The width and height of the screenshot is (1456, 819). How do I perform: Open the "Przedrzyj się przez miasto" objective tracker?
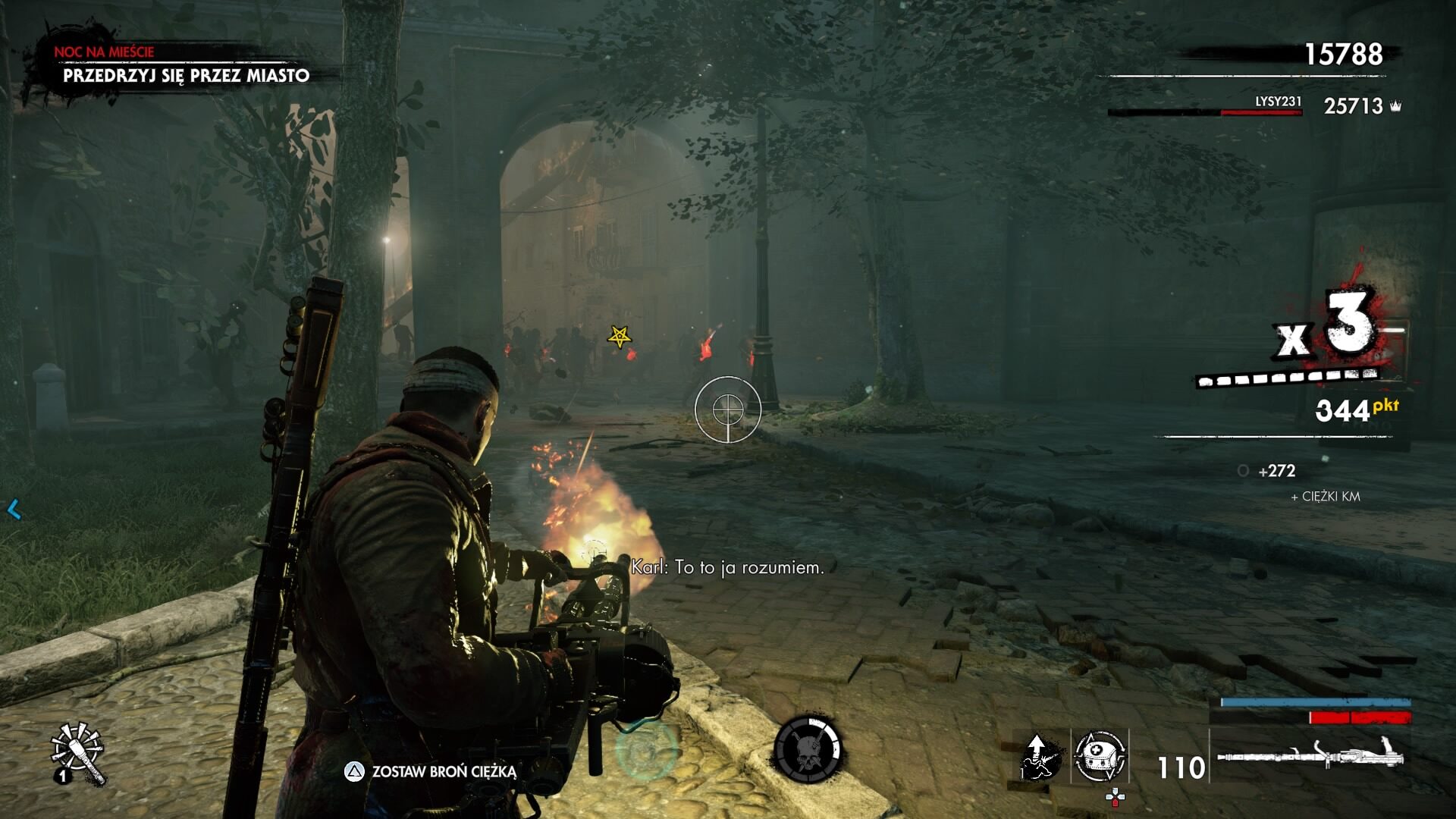click(186, 75)
